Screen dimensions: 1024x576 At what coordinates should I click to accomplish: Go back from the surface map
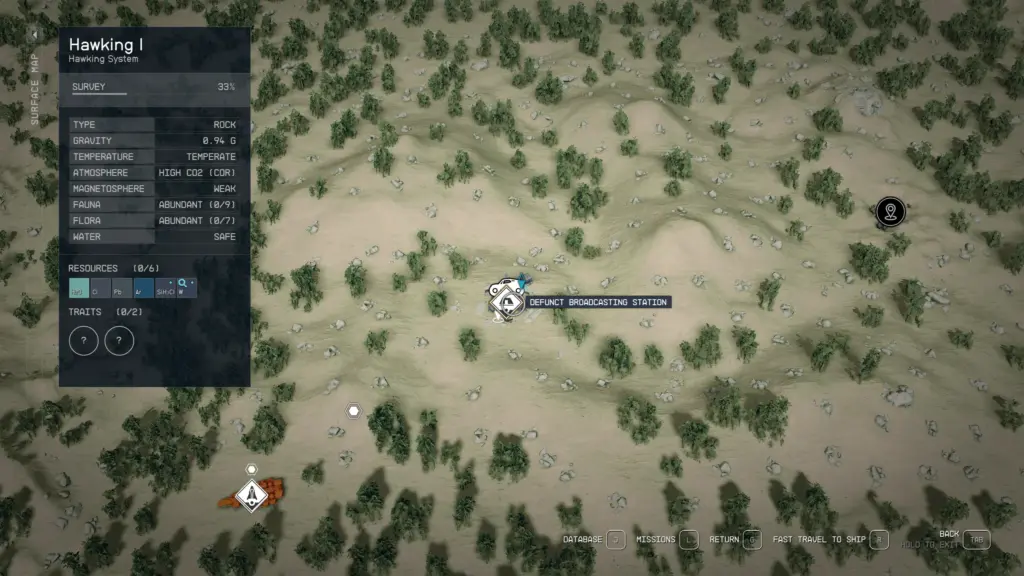pos(976,539)
